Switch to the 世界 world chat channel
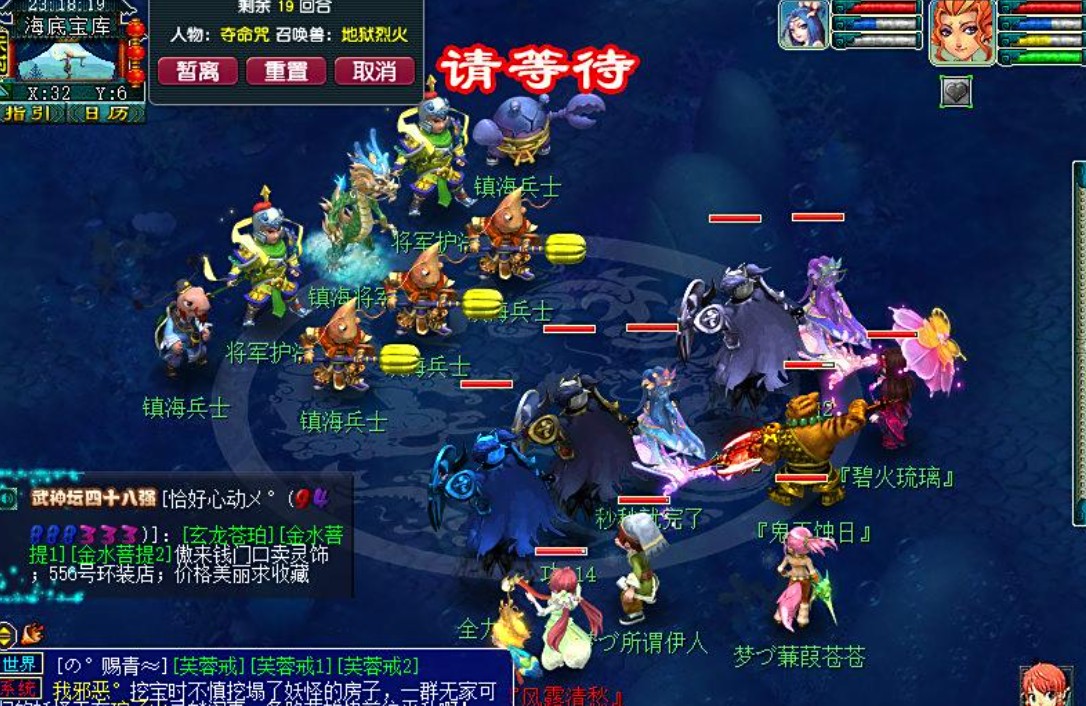 coord(21,664)
